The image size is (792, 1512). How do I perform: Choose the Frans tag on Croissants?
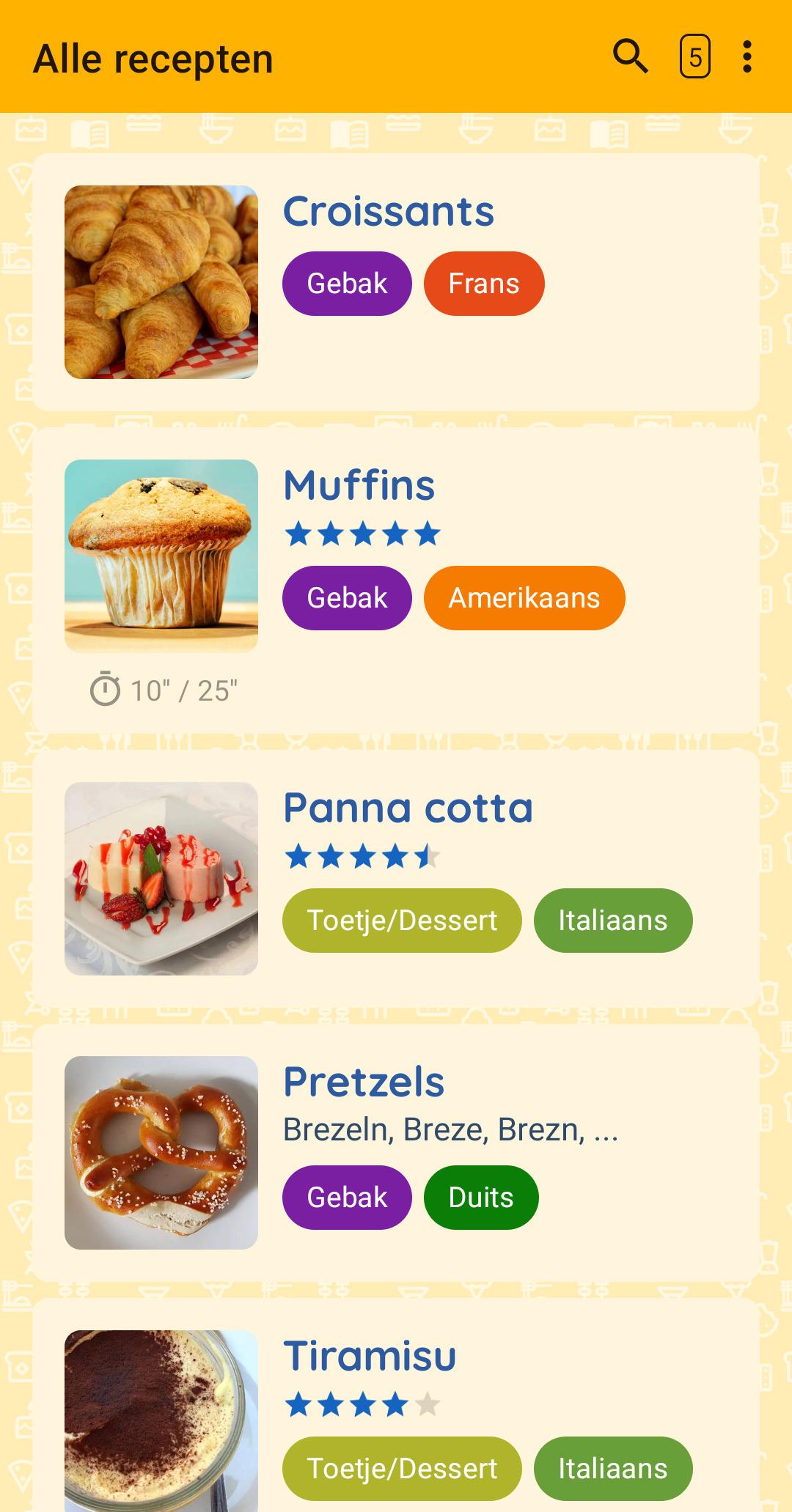tap(484, 284)
